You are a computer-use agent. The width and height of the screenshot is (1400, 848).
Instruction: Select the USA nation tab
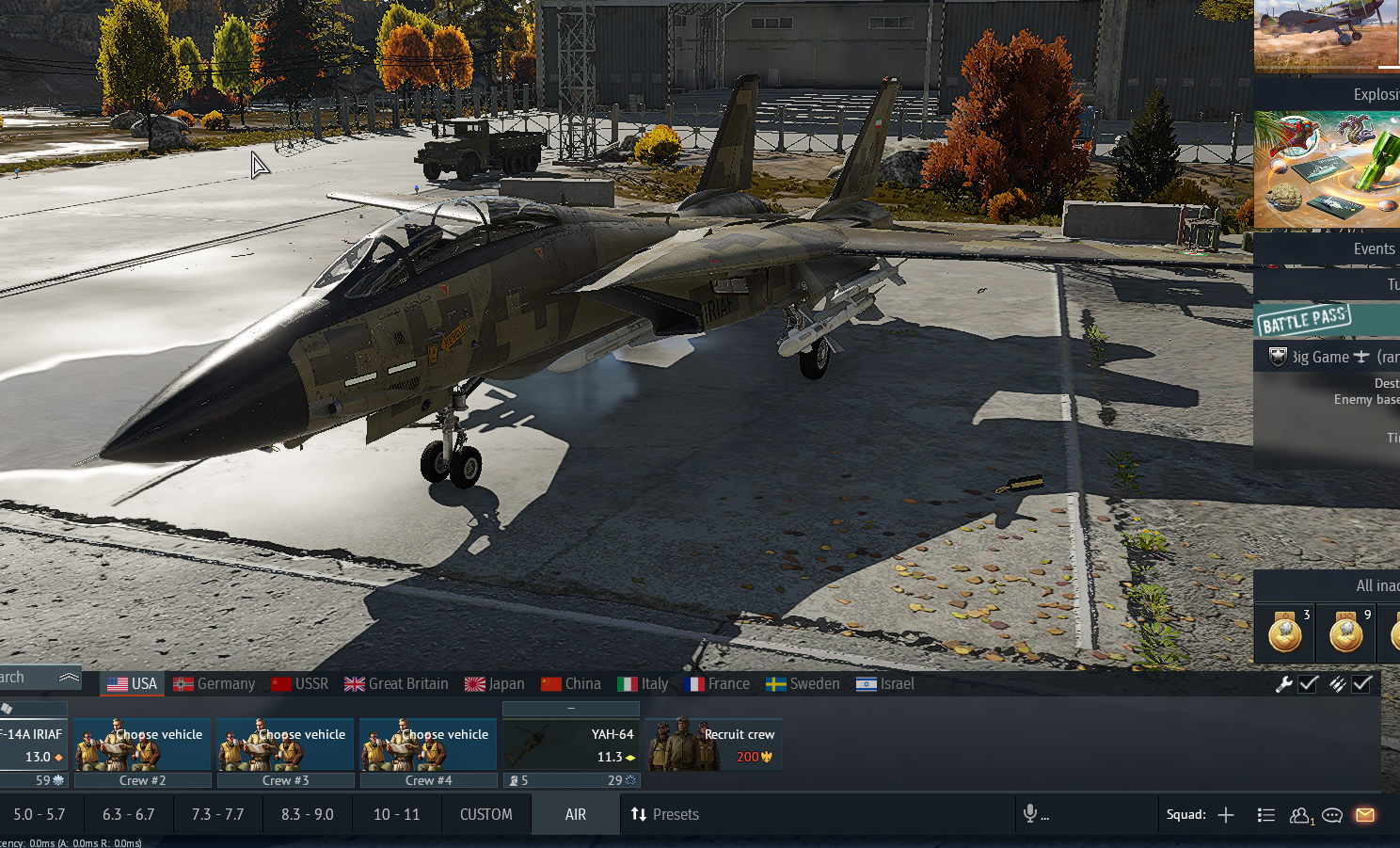(132, 684)
